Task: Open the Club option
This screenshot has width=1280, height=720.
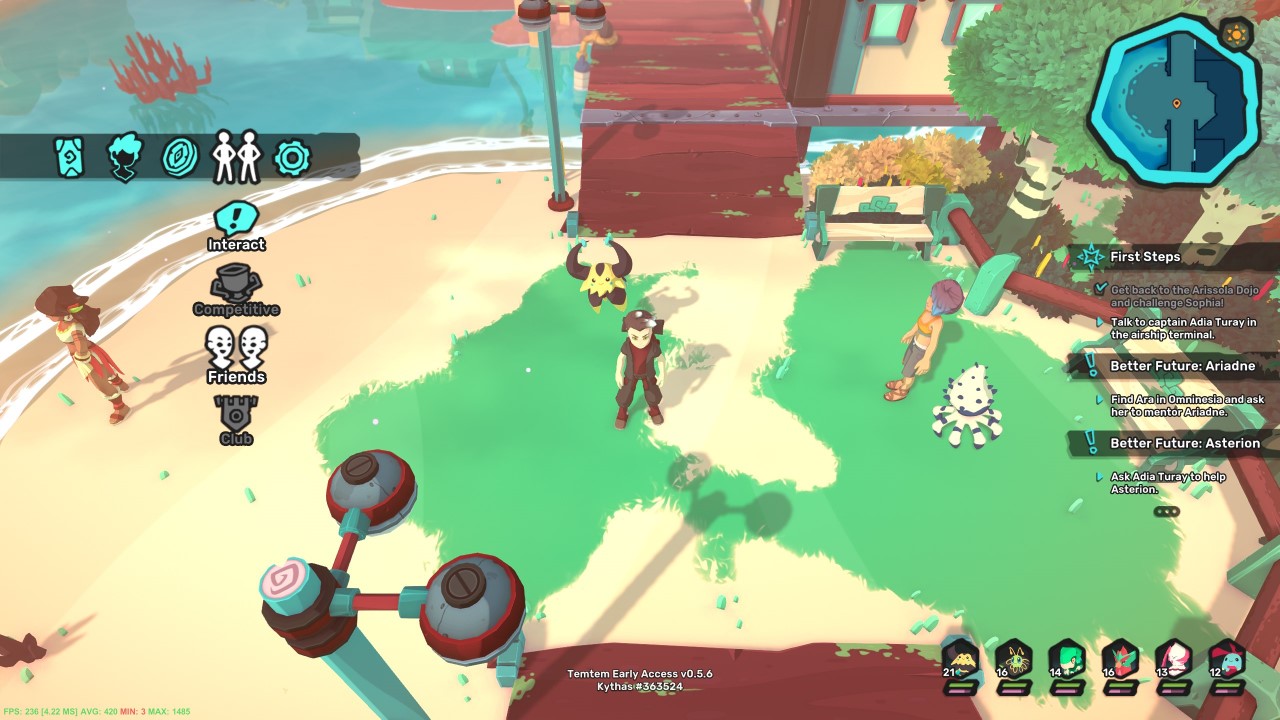Action: (x=237, y=419)
